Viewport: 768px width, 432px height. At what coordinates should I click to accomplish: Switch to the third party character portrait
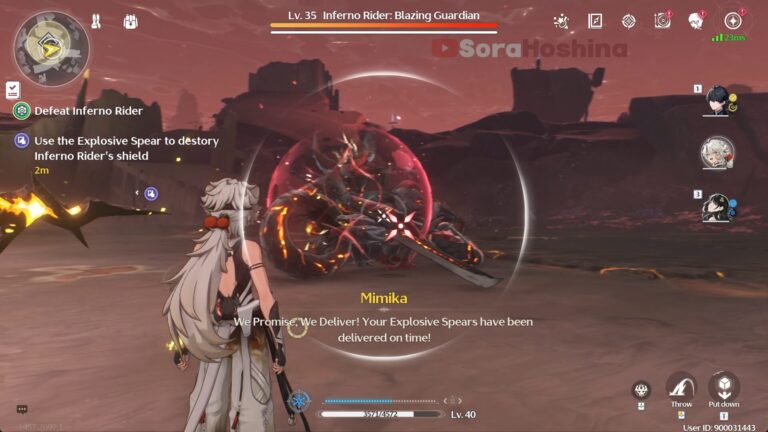pos(718,205)
